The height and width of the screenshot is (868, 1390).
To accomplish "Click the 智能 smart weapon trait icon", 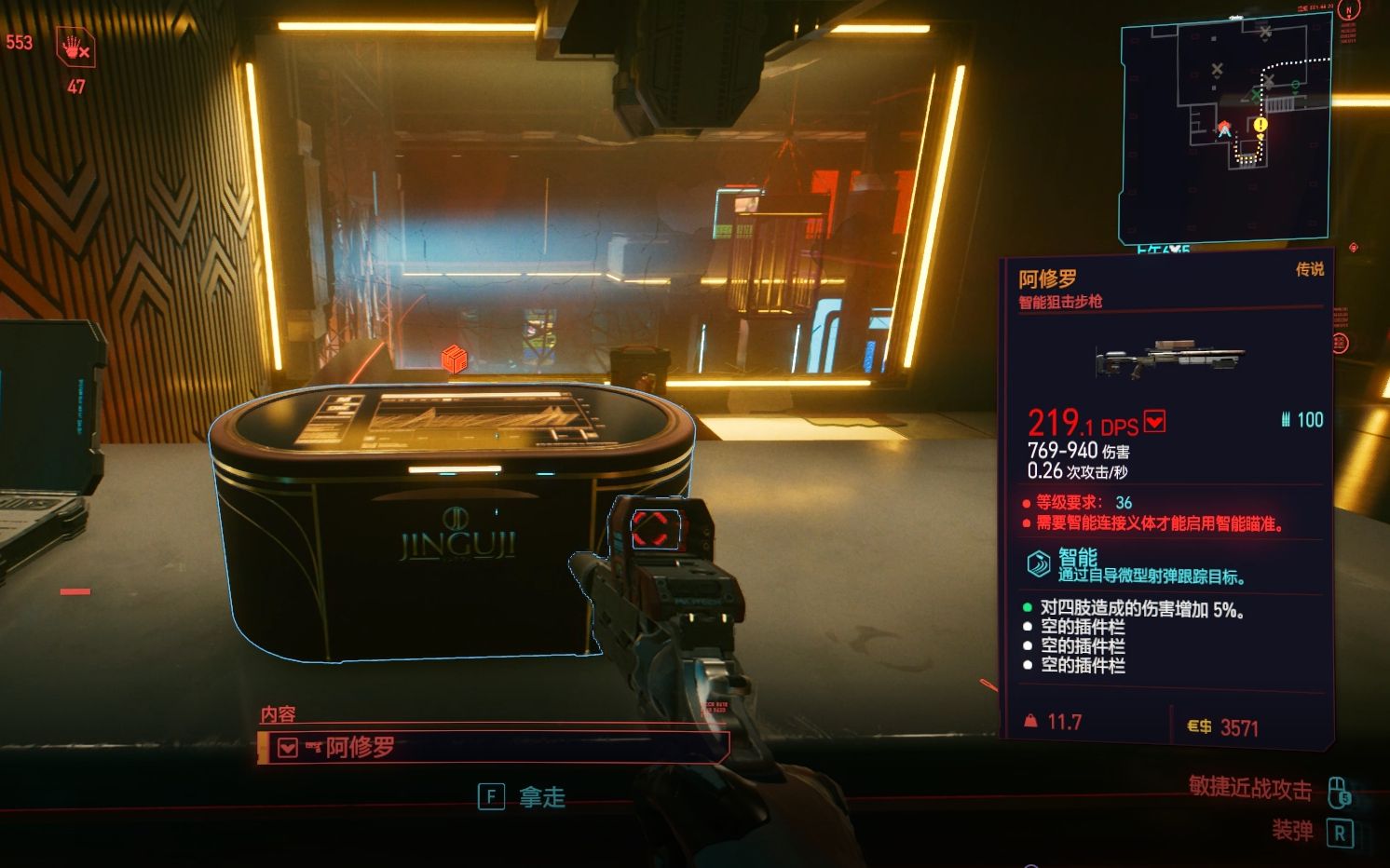I will [x=1038, y=563].
